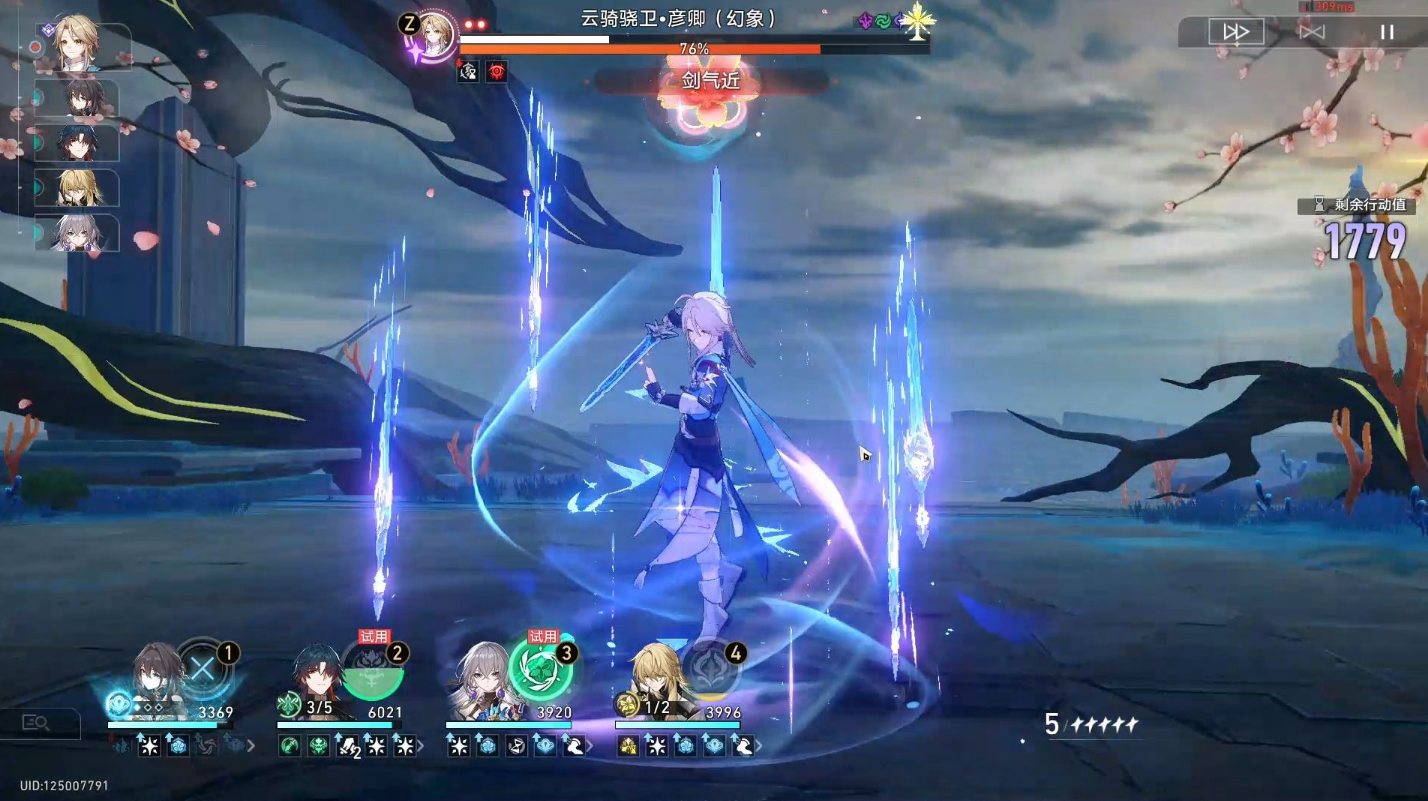The image size is (1428, 801).
Task: Expand the first character's status effect row
Action: click(x=251, y=746)
